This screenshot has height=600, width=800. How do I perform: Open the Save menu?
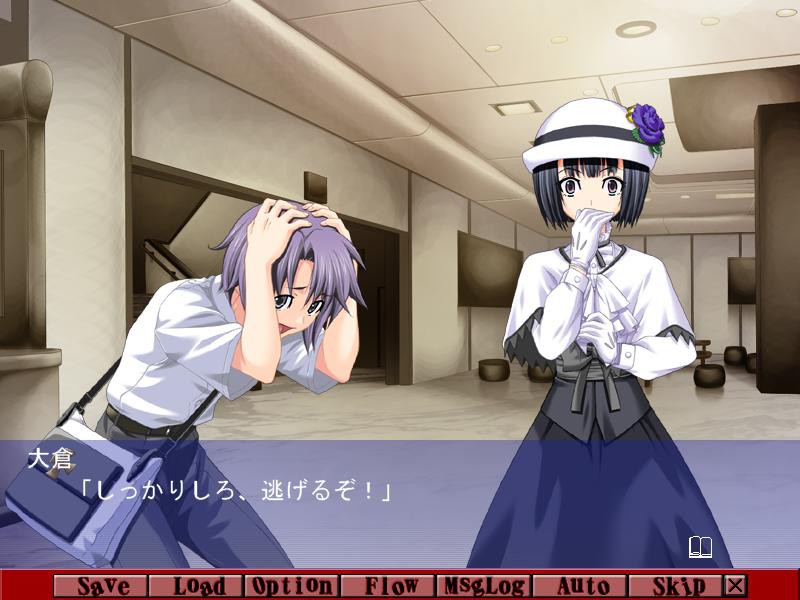point(102,586)
